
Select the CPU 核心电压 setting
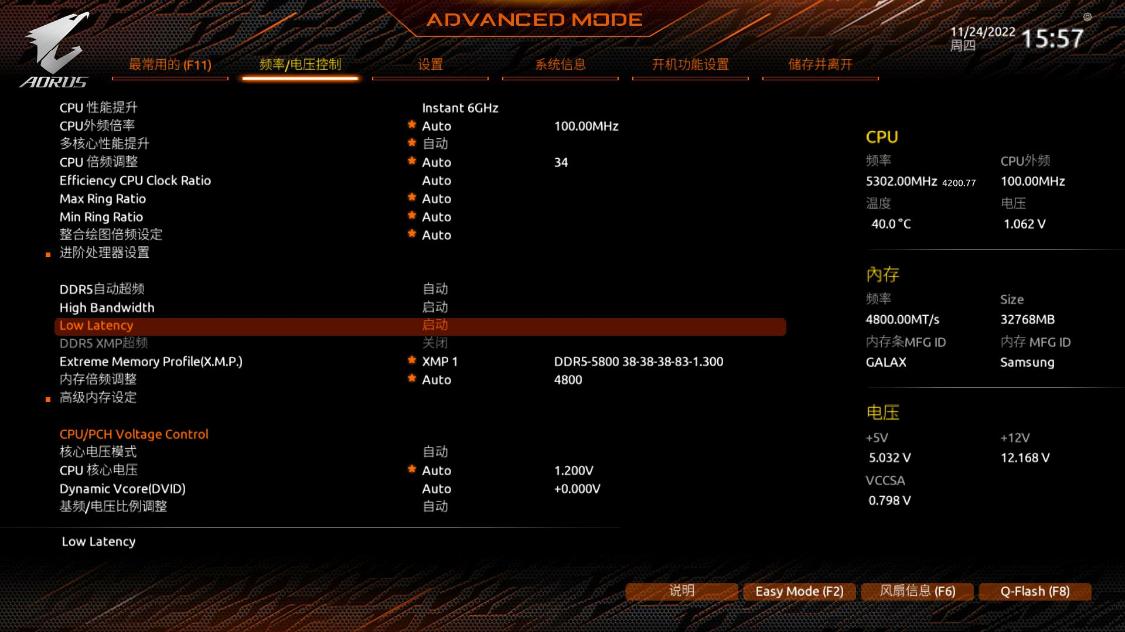pos(99,471)
